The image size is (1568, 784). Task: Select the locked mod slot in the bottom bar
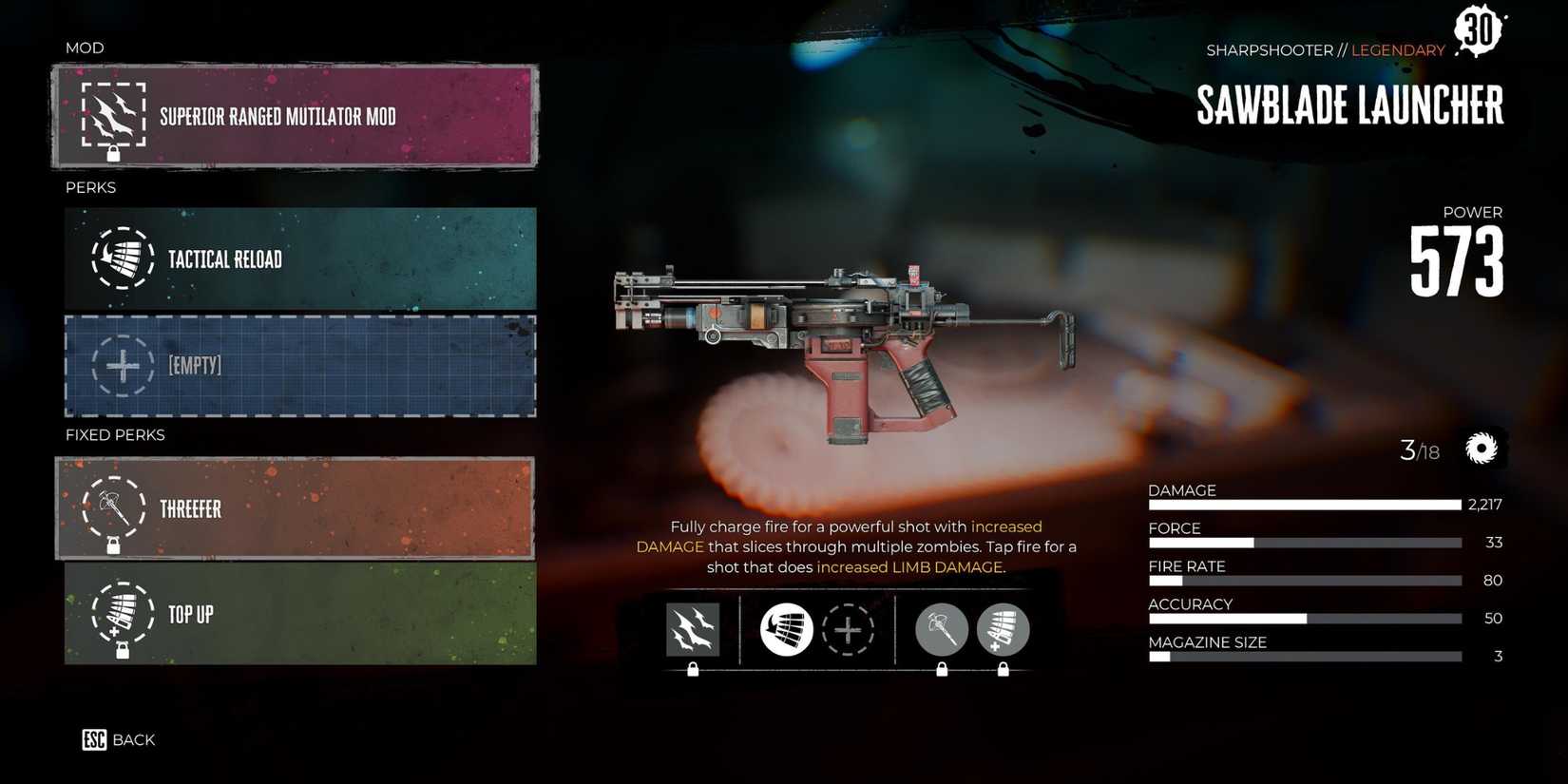point(693,629)
